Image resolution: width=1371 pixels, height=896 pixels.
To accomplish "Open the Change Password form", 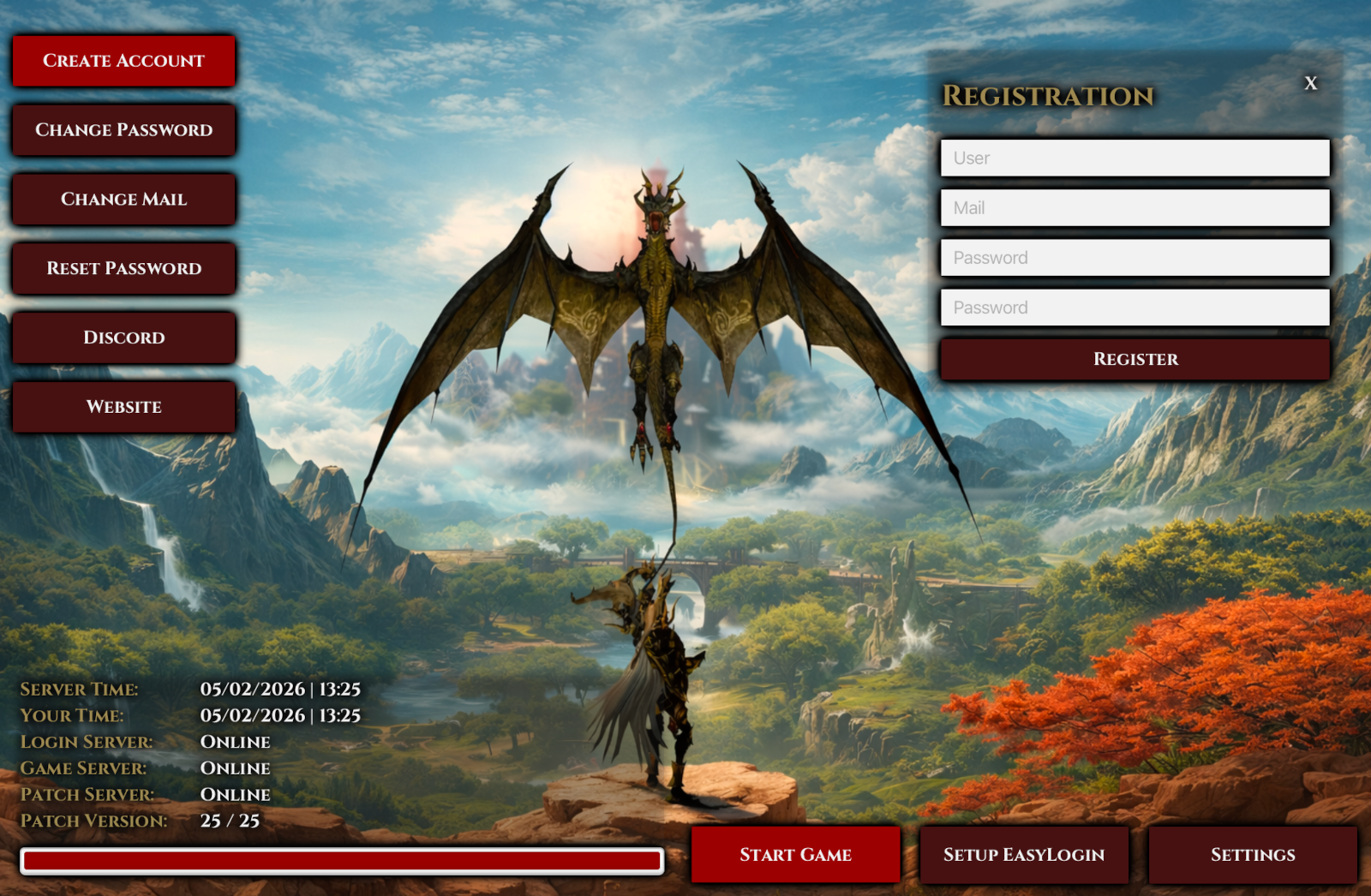I will (123, 130).
